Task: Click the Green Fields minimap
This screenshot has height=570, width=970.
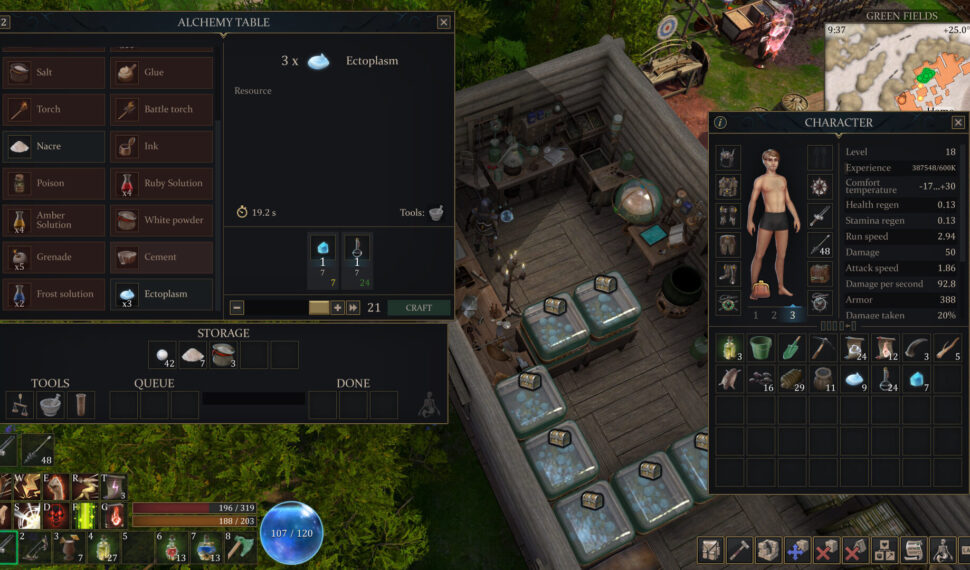Action: pyautogui.click(x=896, y=65)
